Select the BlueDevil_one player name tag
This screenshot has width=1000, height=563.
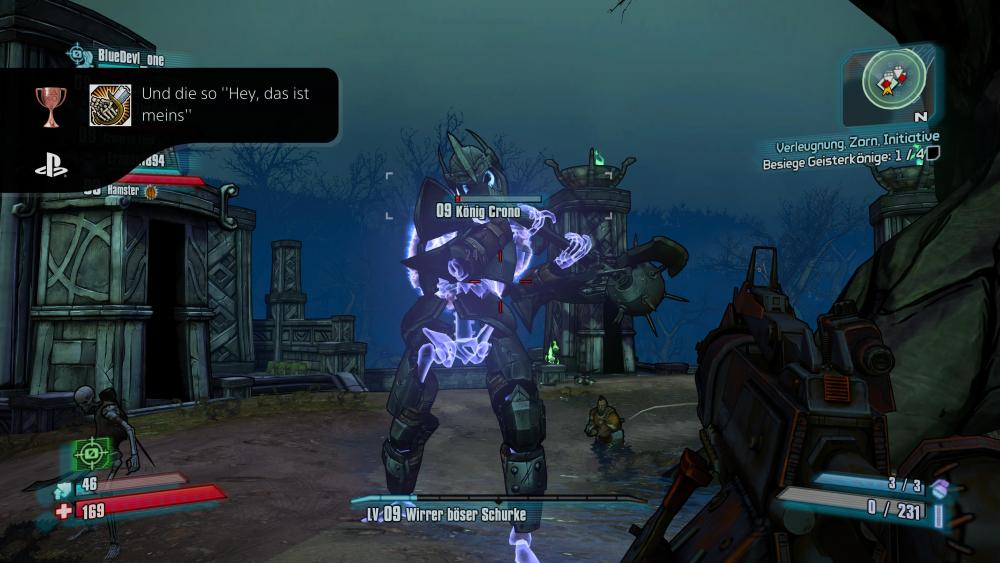pyautogui.click(x=131, y=58)
